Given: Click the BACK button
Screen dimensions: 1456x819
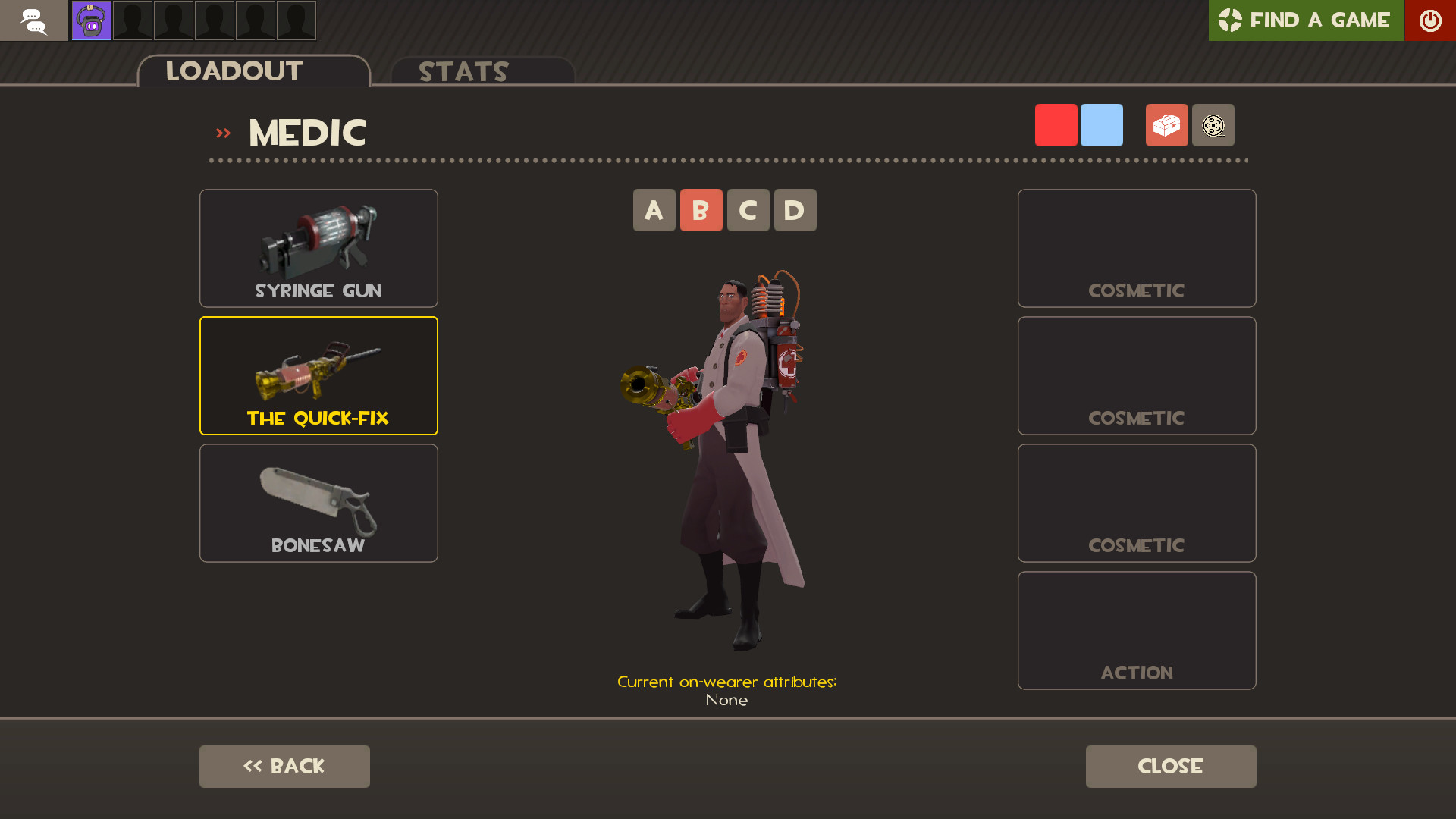Looking at the screenshot, I should coord(284,766).
